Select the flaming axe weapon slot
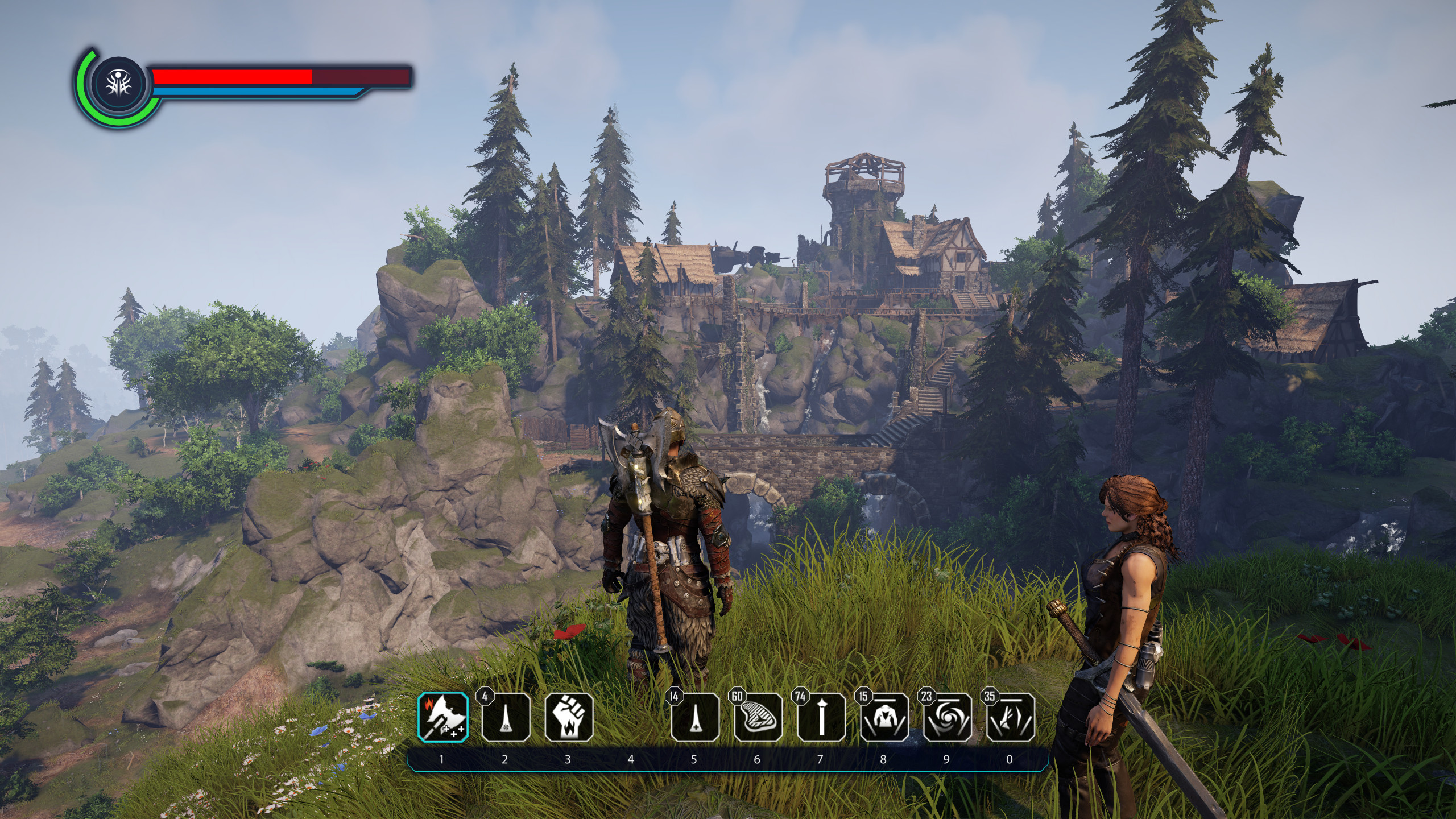 (444, 717)
